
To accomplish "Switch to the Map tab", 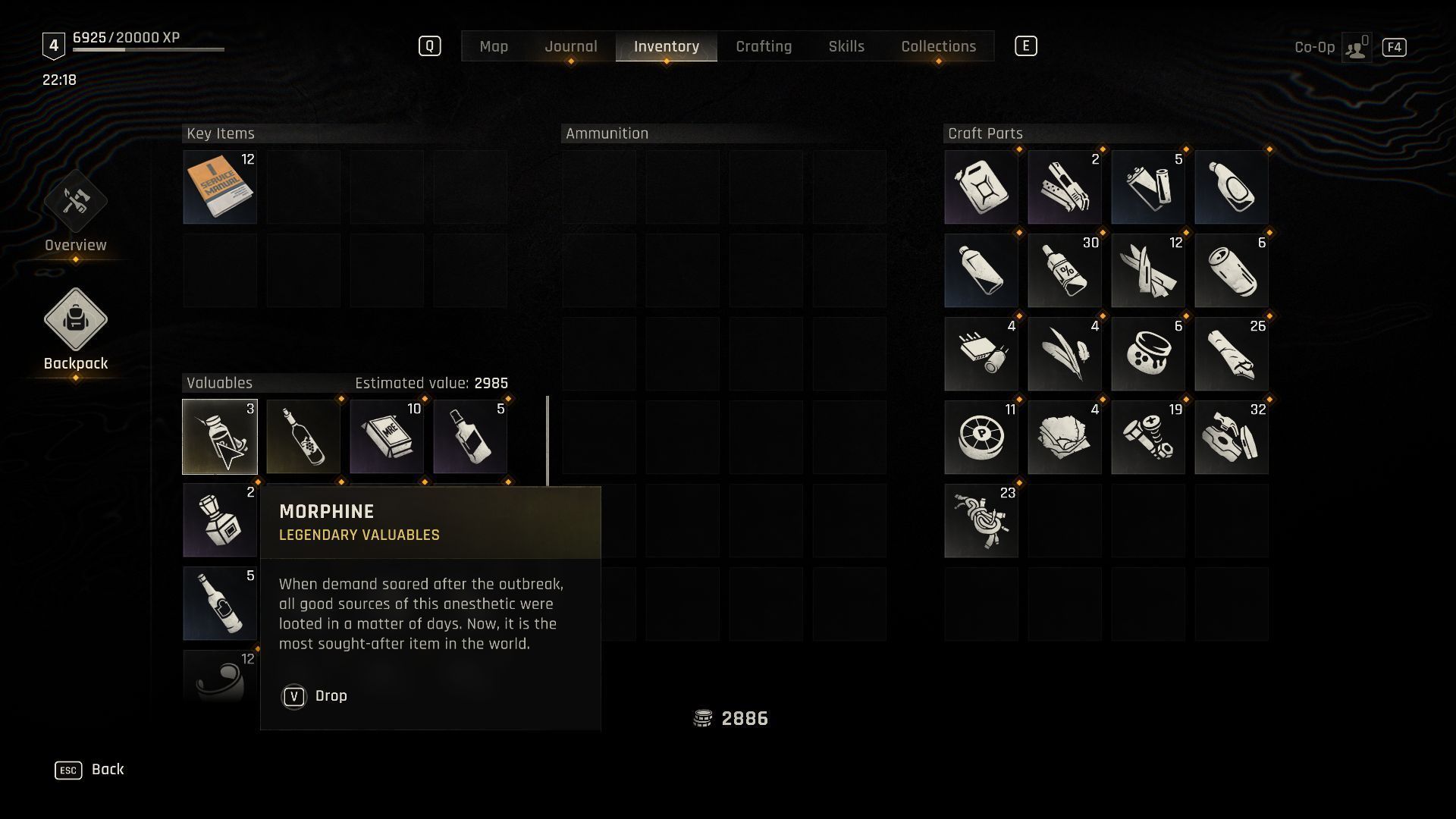I will click(x=494, y=46).
